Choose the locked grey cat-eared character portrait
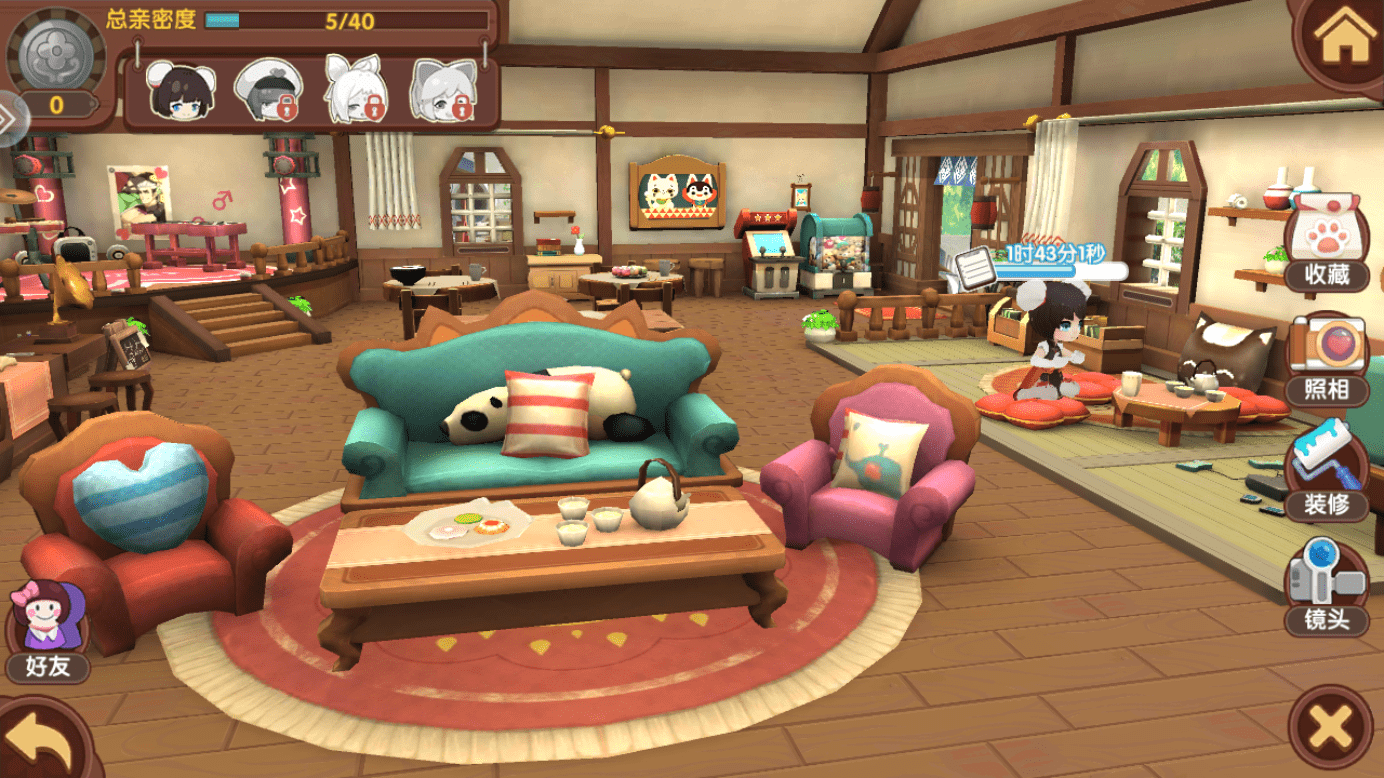Viewport: 1384px width, 778px height. tap(444, 90)
